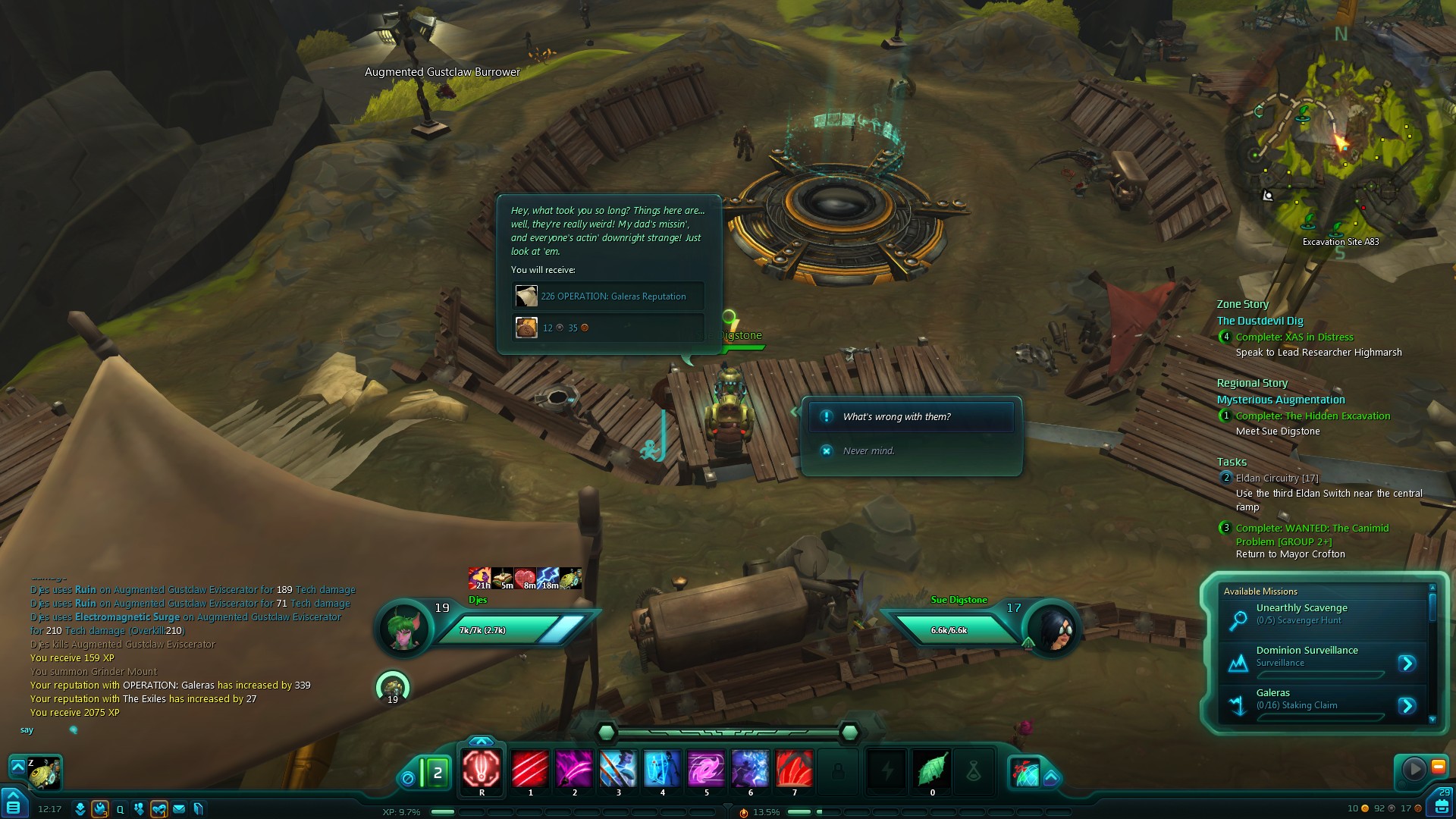
Task: Use the green leaf item in slot 0
Action: pyautogui.click(x=932, y=768)
